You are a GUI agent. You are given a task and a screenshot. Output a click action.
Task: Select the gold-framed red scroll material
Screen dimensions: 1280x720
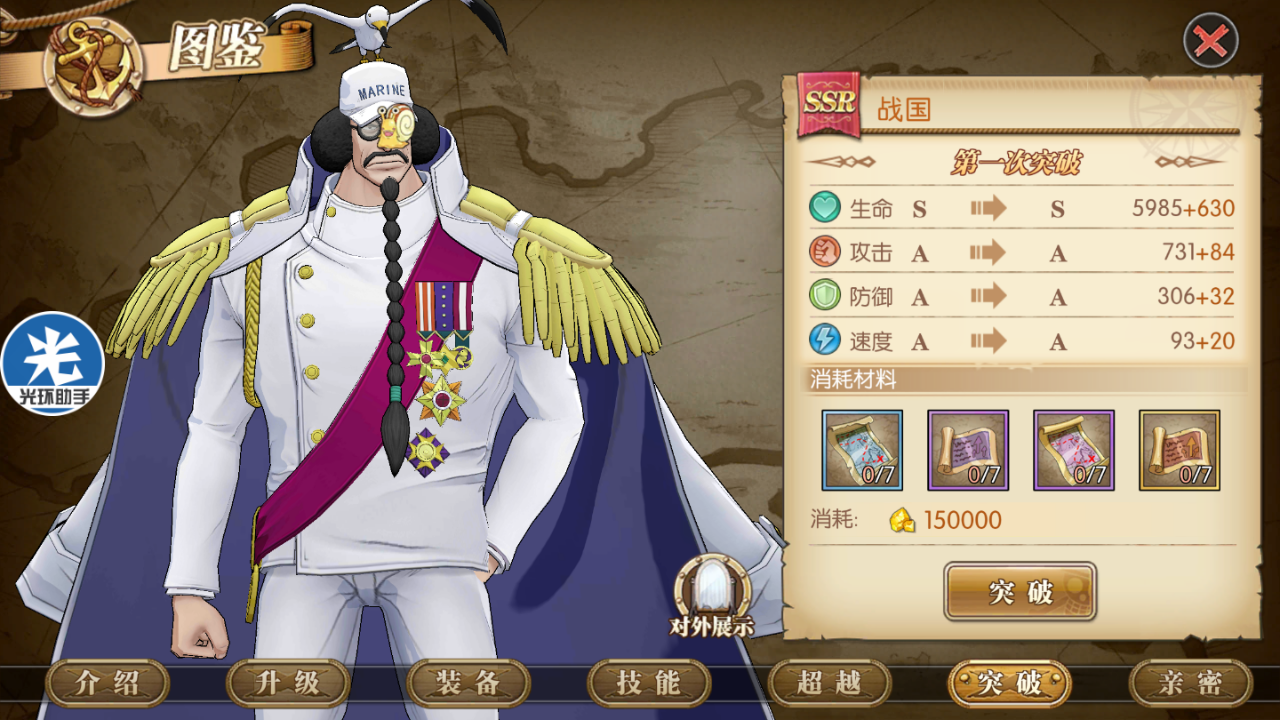(x=1180, y=450)
